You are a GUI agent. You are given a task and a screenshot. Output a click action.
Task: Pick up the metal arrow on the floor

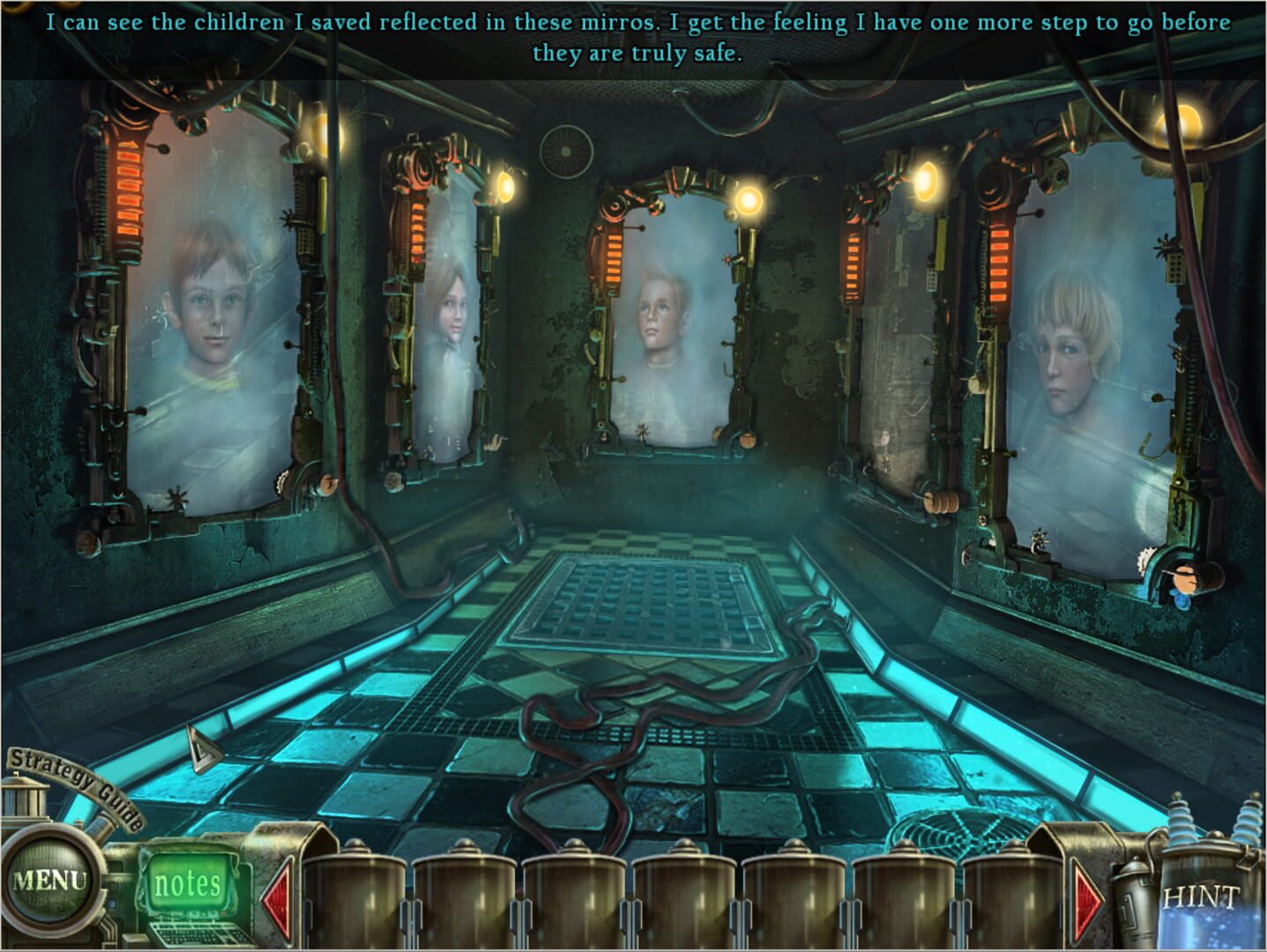(203, 746)
